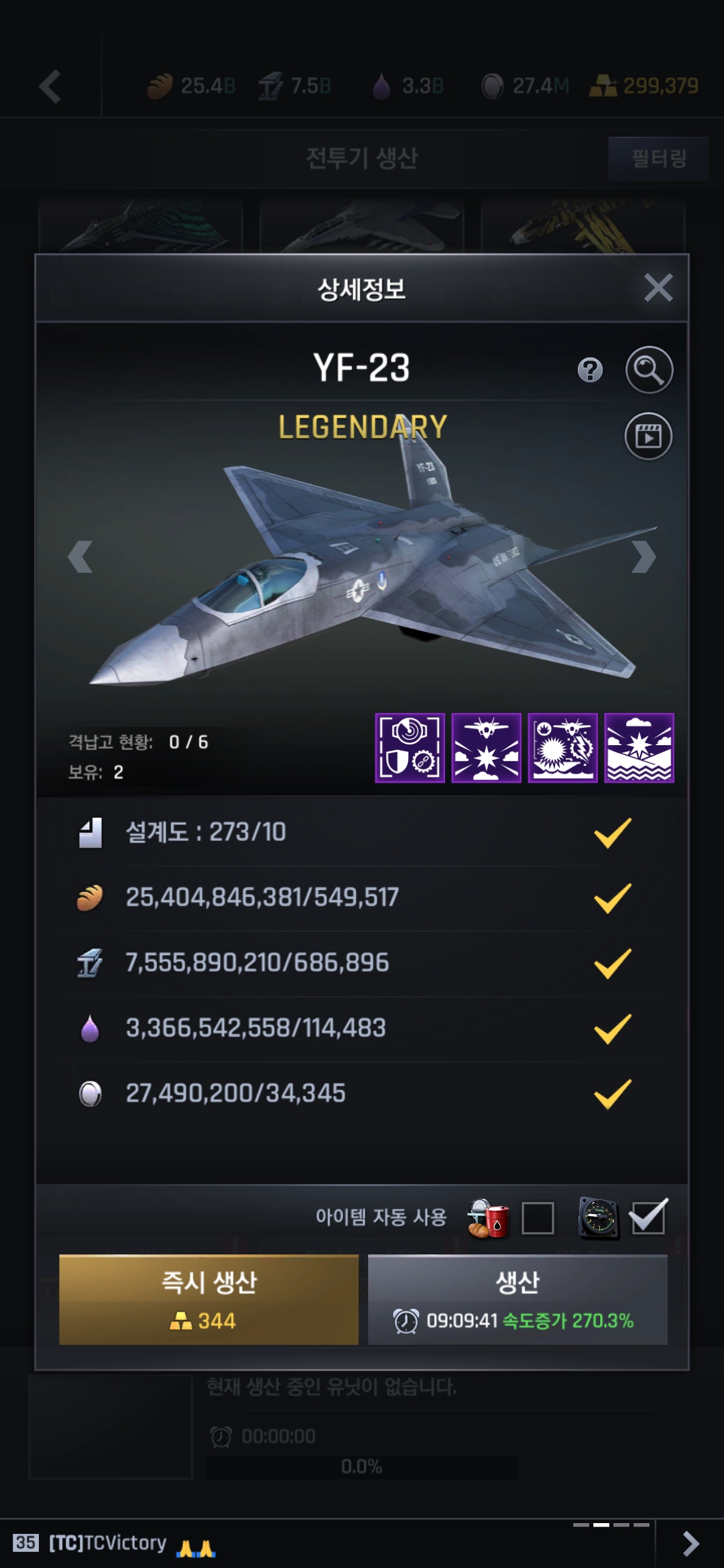Close the 상세정보 detail popup
724x1568 pixels.
click(658, 288)
